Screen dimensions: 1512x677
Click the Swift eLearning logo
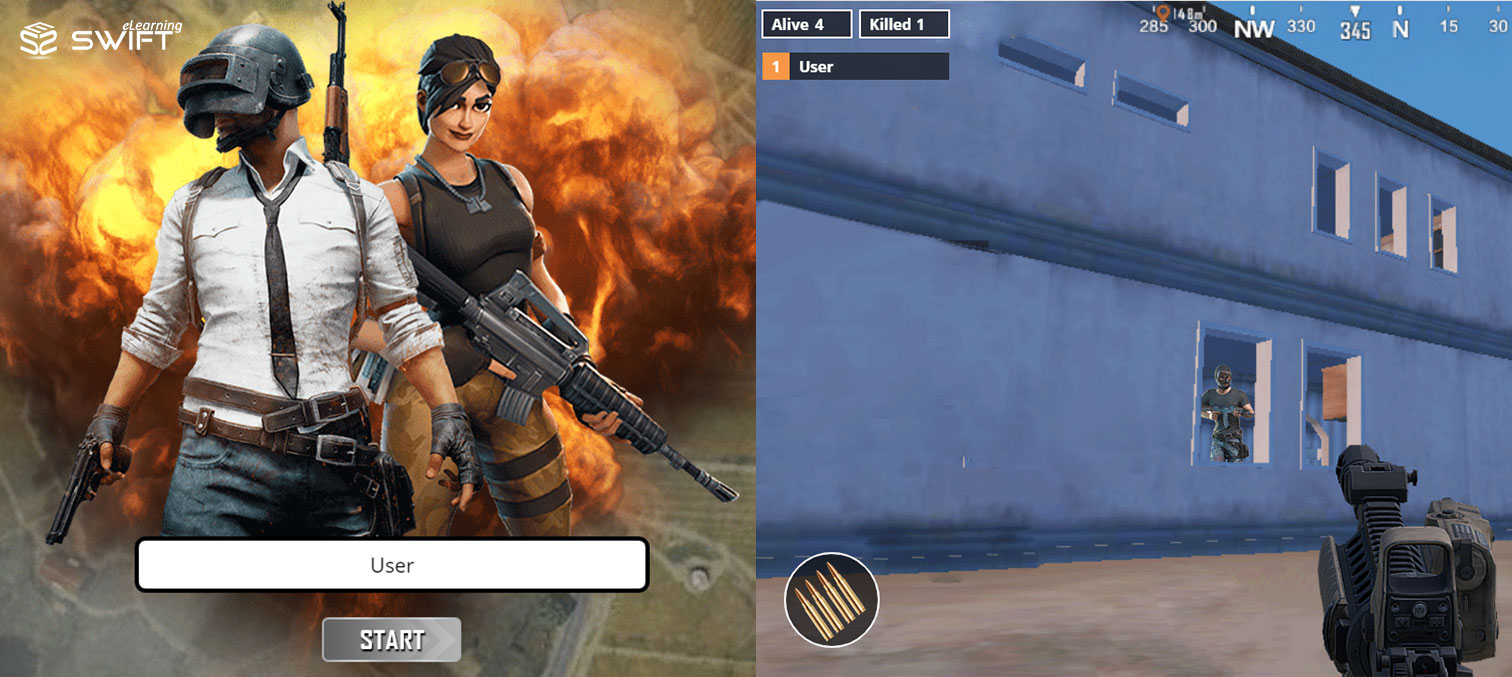[x=100, y=37]
